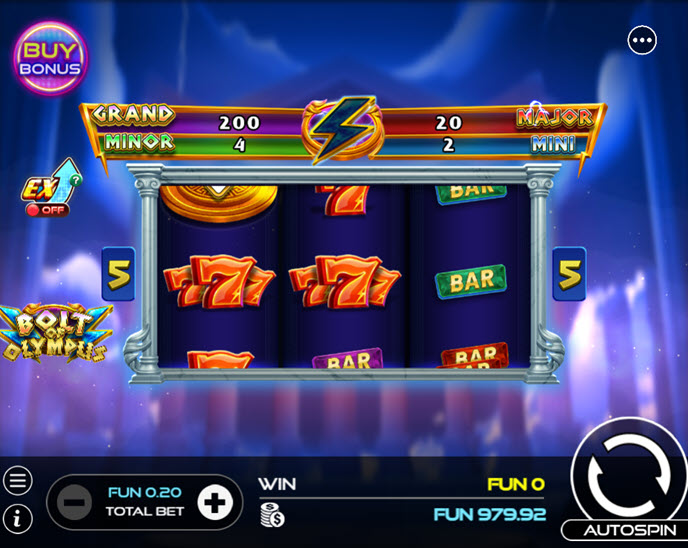Toggle the EX bet feature off switch
The width and height of the screenshot is (688, 548).
pos(46,210)
